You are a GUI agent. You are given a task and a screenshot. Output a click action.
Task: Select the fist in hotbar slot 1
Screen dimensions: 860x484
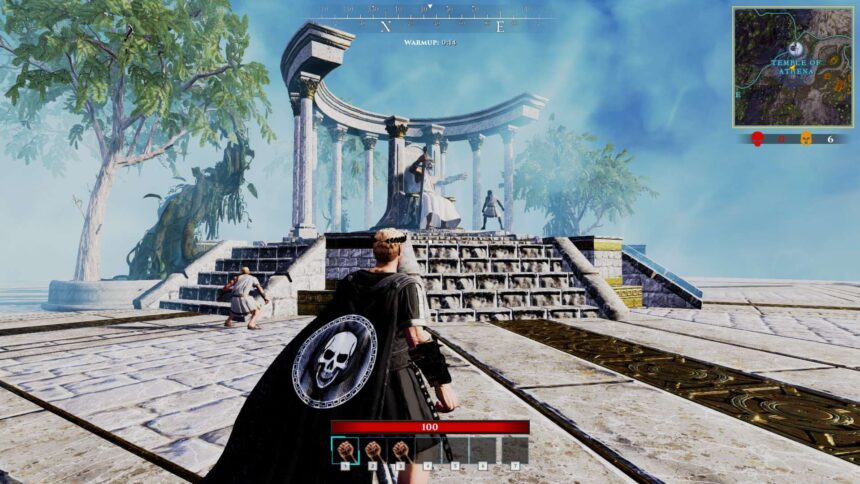pyautogui.click(x=345, y=450)
